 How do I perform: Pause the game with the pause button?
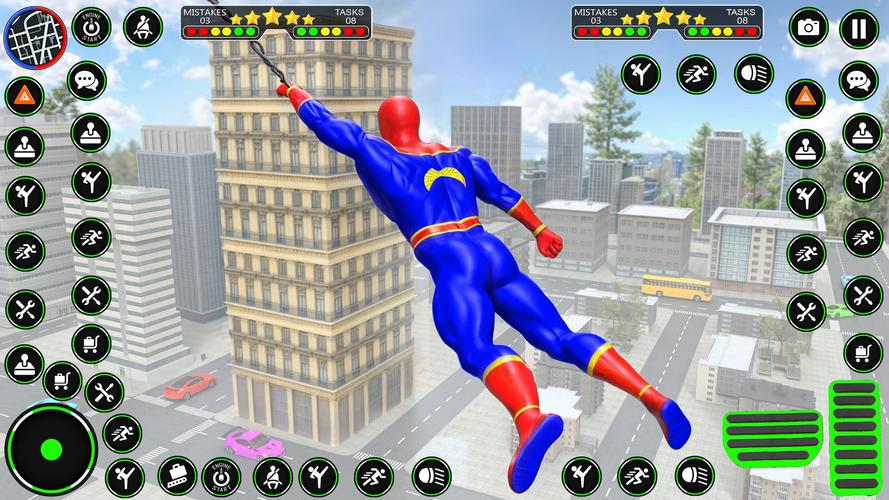point(859,28)
